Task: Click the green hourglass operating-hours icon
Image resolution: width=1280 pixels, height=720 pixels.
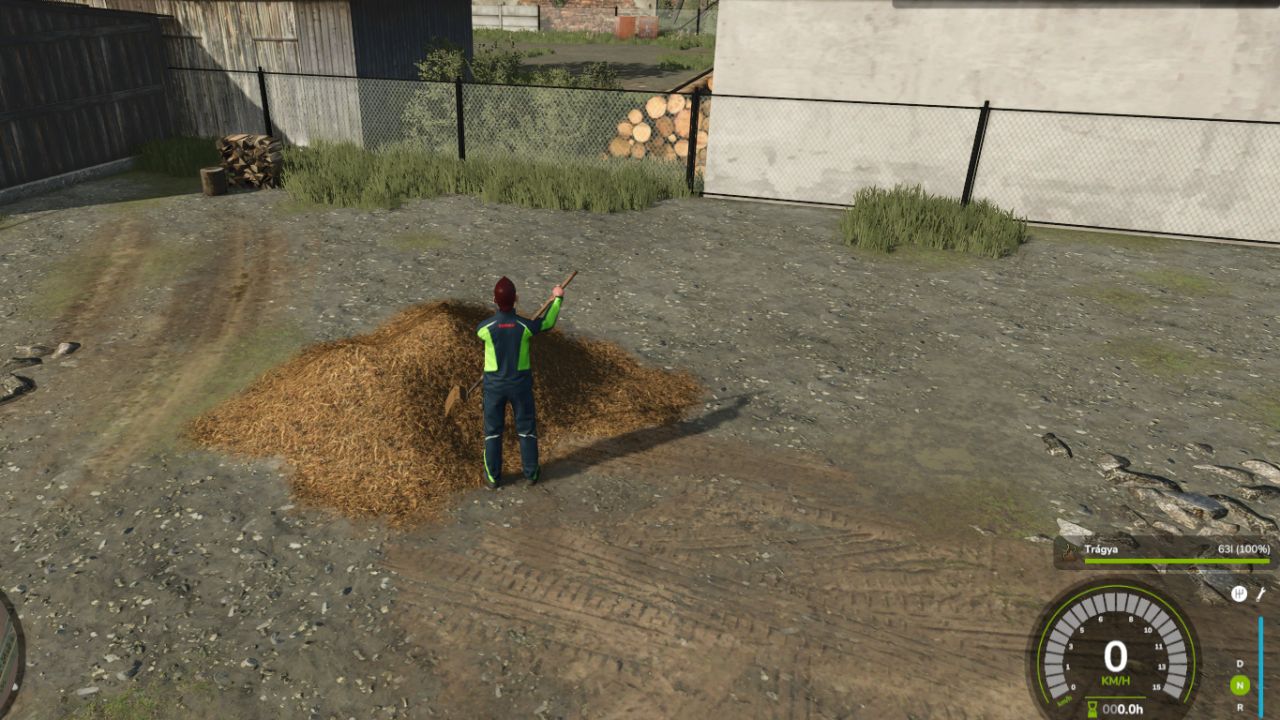Action: pos(1093,707)
